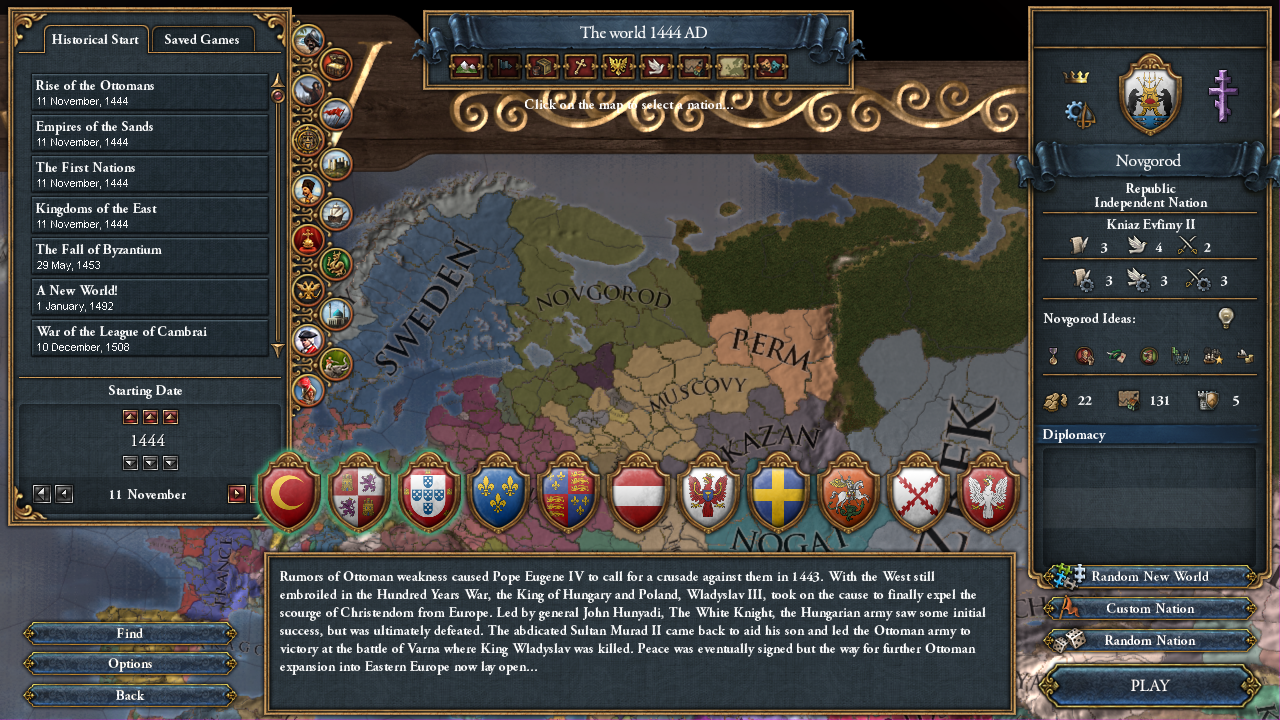Choose the Rise of the Ottomans bookmark
The image size is (1280, 720).
point(150,92)
